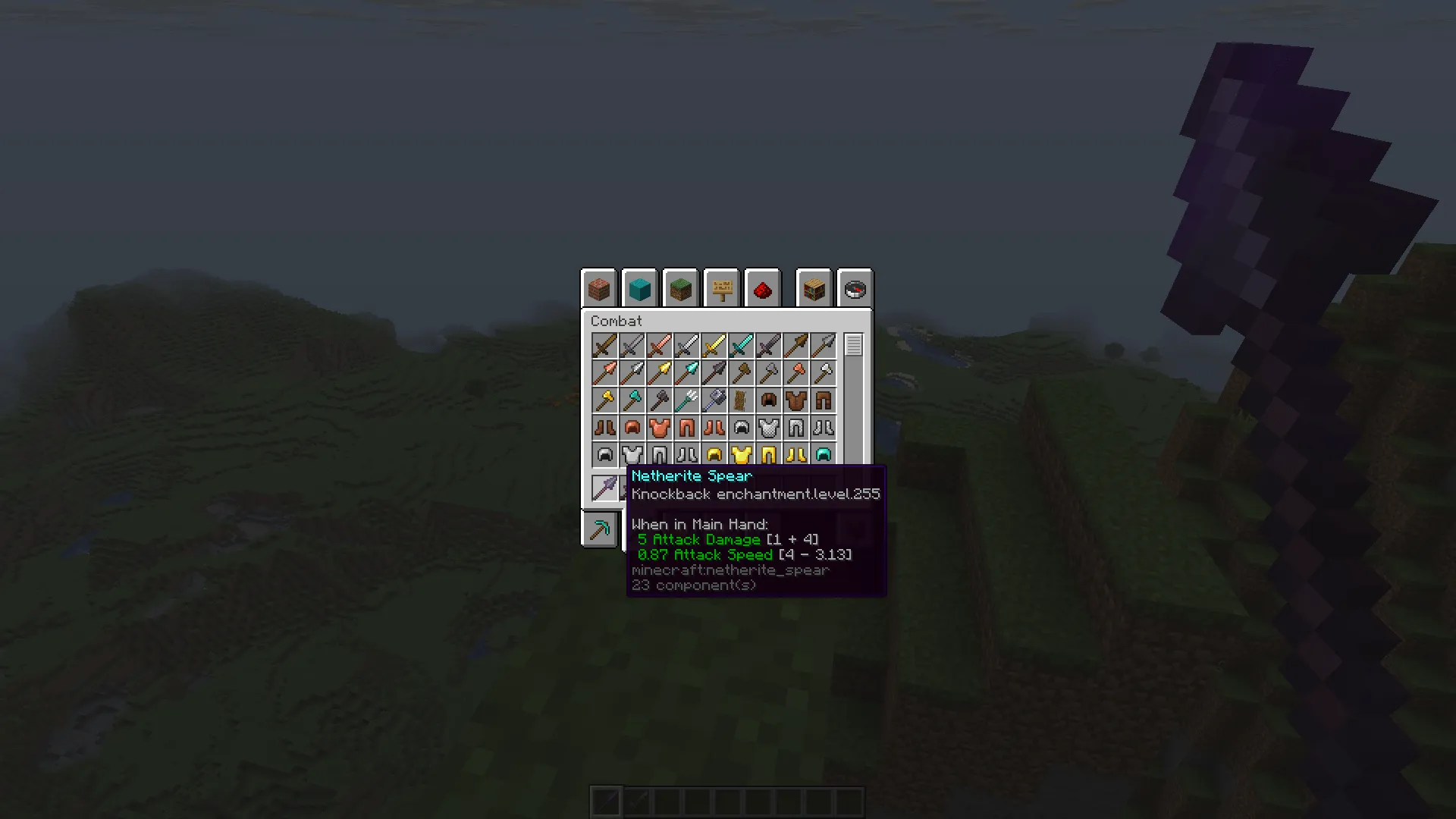Open the Natural Blocks grass block tab

(680, 288)
